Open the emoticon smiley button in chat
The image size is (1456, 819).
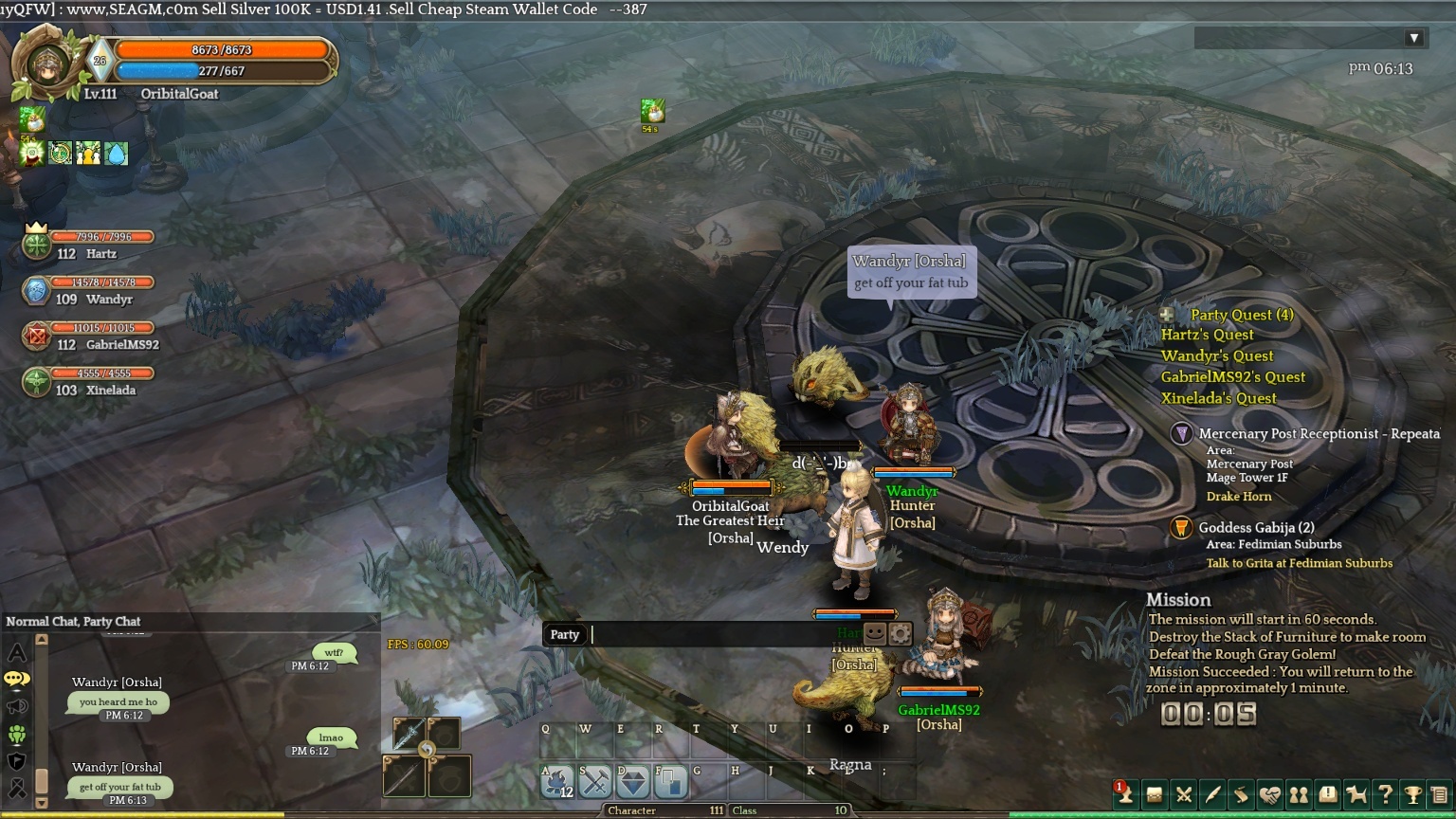click(874, 634)
